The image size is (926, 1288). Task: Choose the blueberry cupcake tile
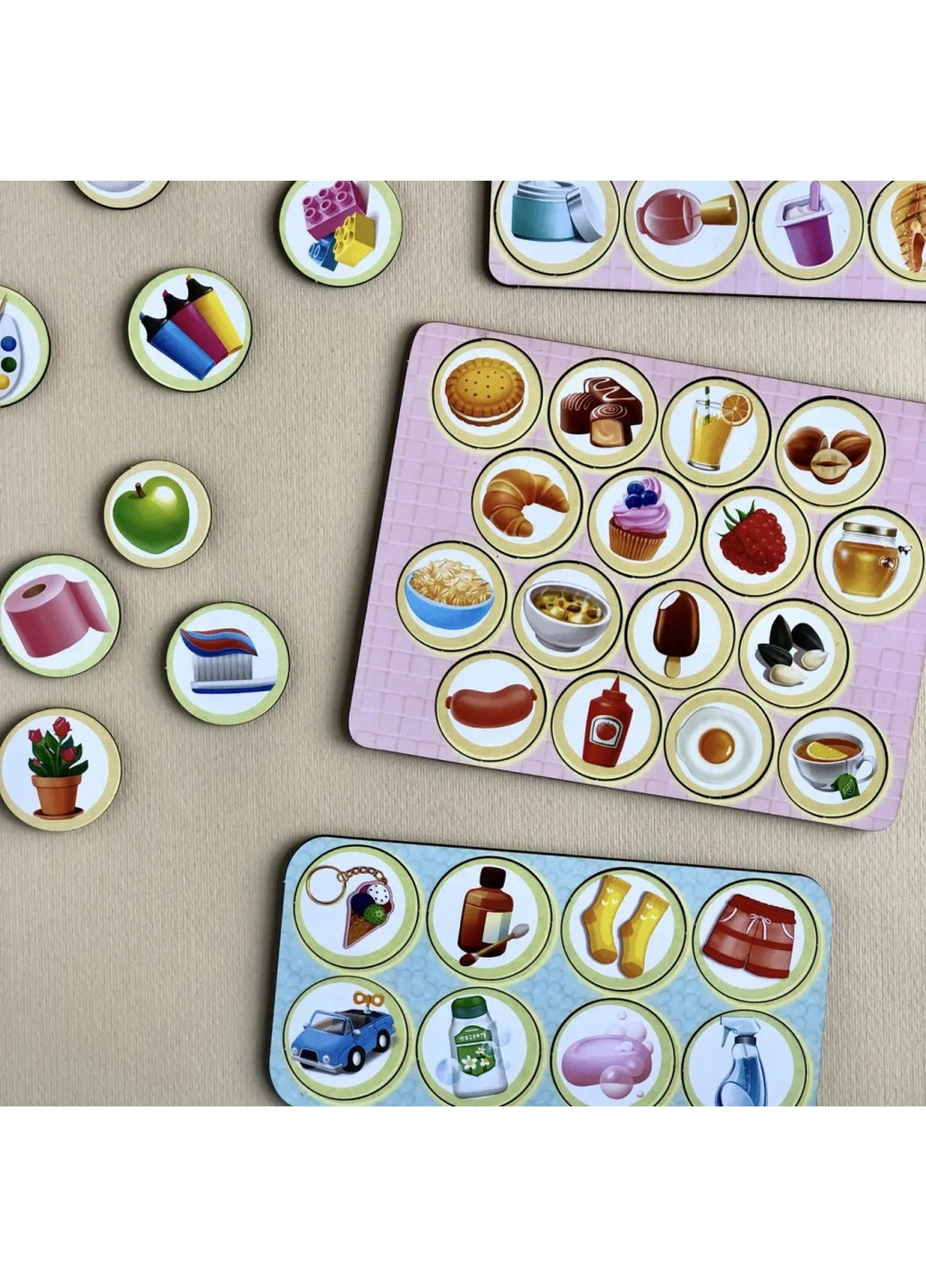[641, 522]
